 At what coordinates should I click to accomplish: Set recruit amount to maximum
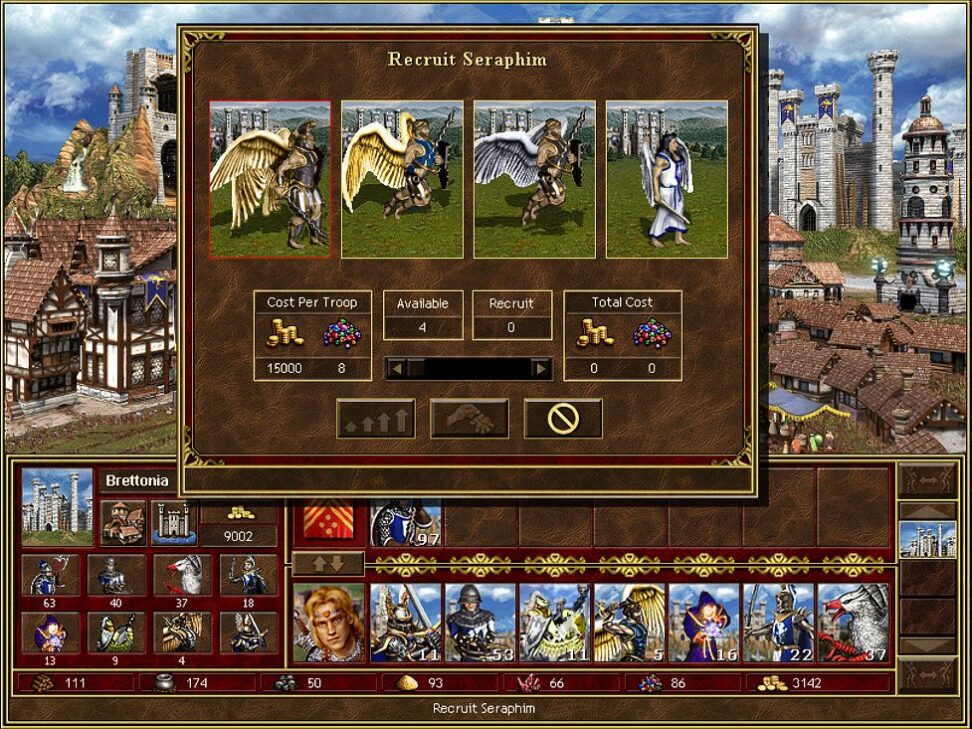[375, 418]
